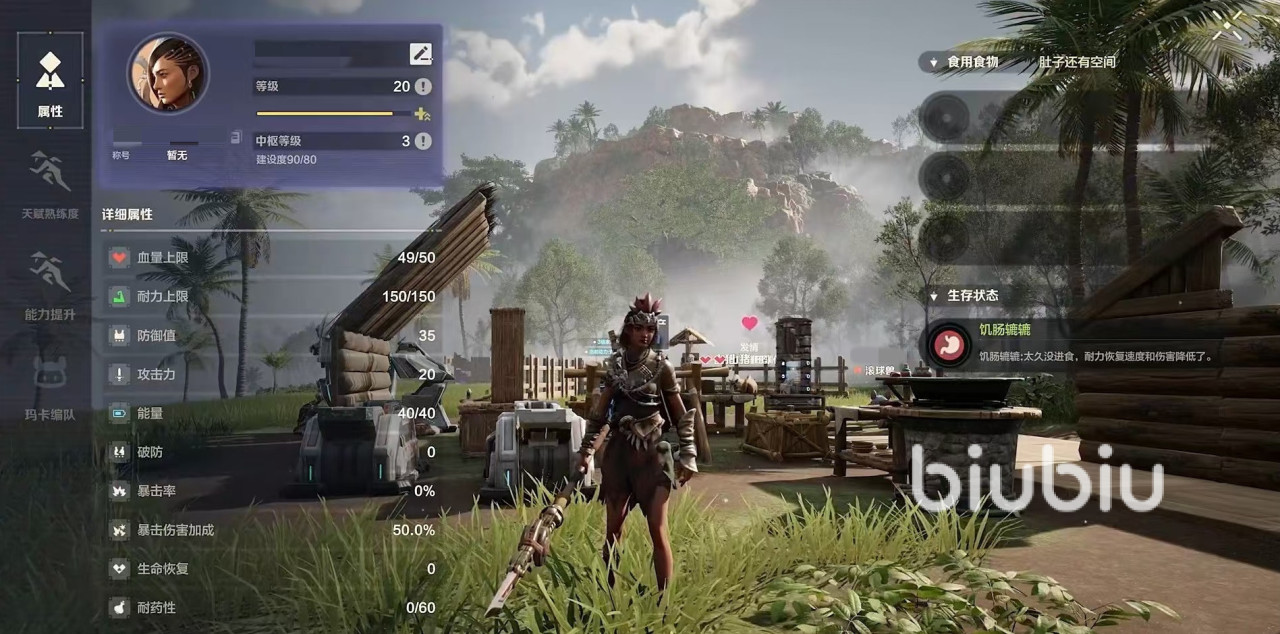The height and width of the screenshot is (634, 1280).
Task: Select the 耐力上限 max stamina row
Action: (x=272, y=297)
